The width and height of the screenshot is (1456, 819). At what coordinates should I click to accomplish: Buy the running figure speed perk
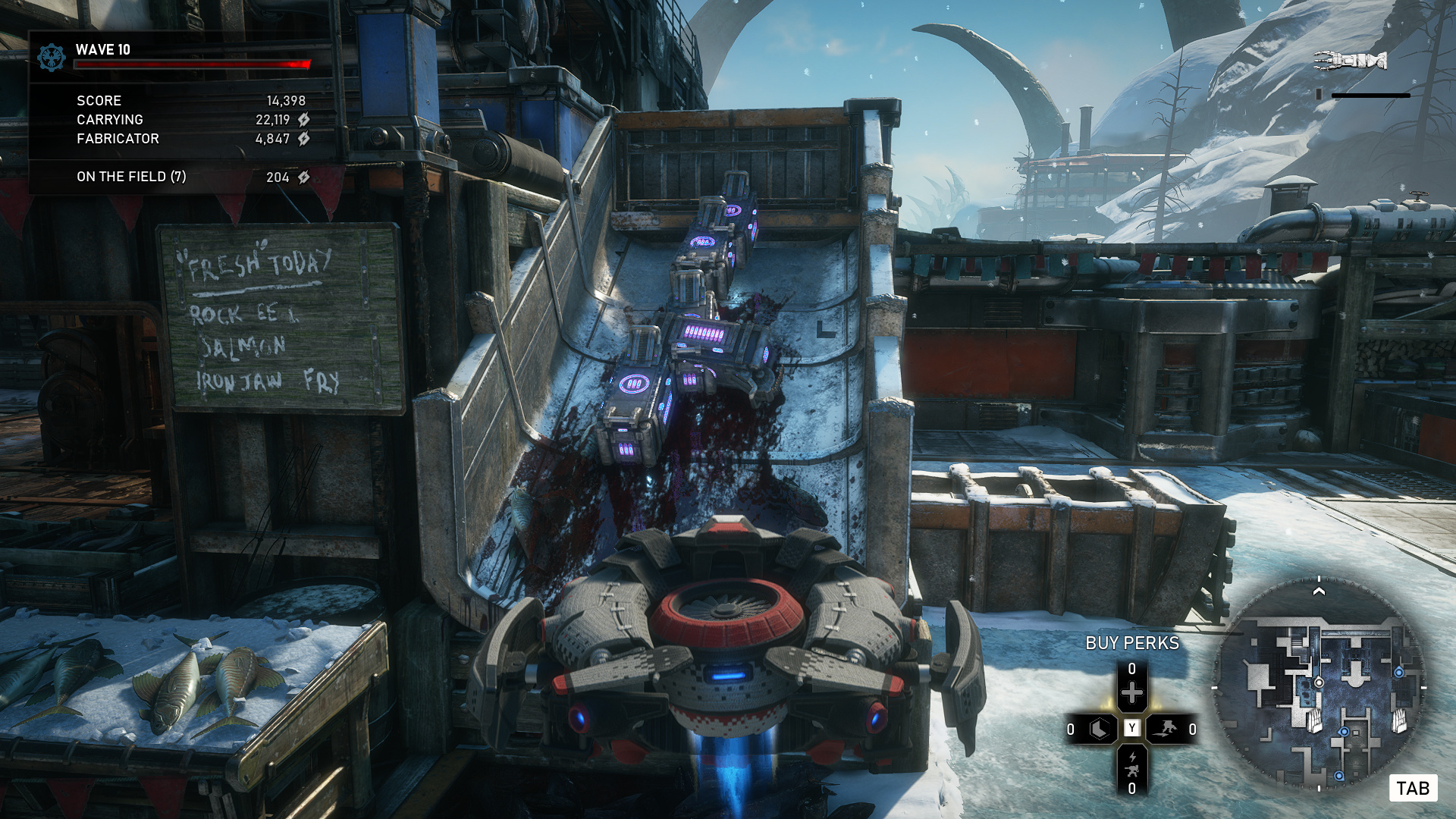click(x=1165, y=730)
